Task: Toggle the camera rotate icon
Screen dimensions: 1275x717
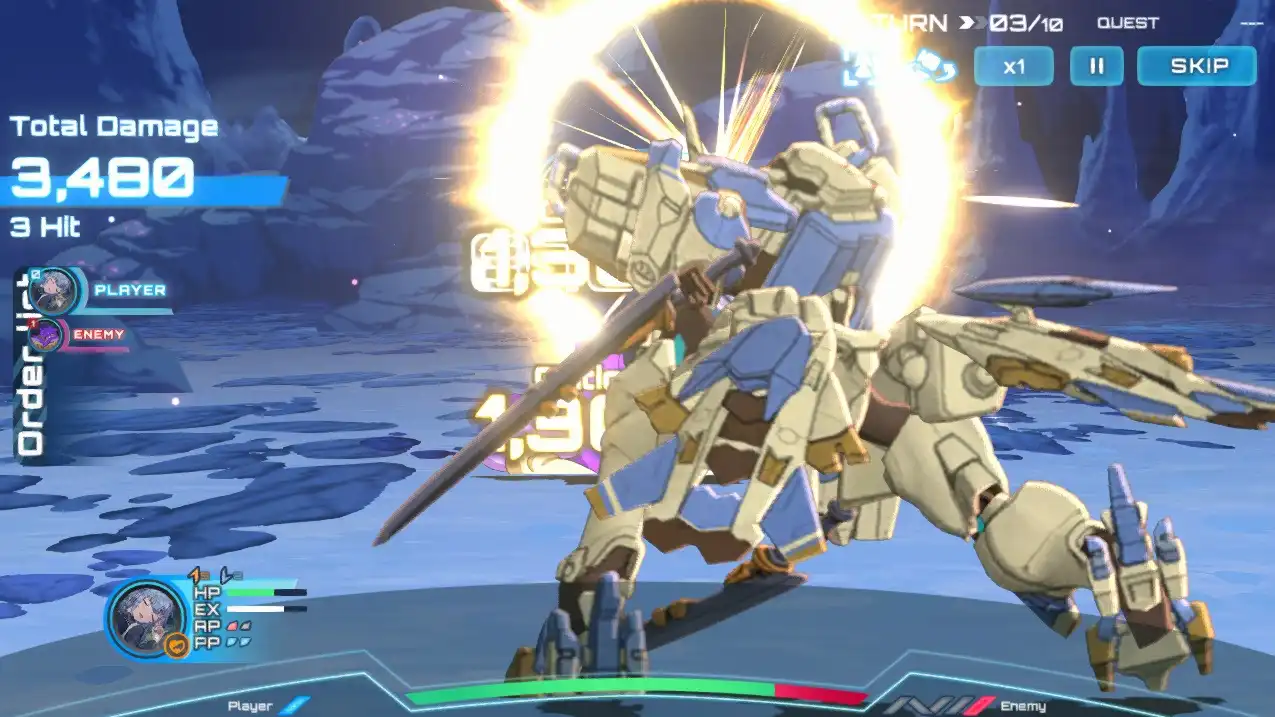Action: (x=937, y=67)
